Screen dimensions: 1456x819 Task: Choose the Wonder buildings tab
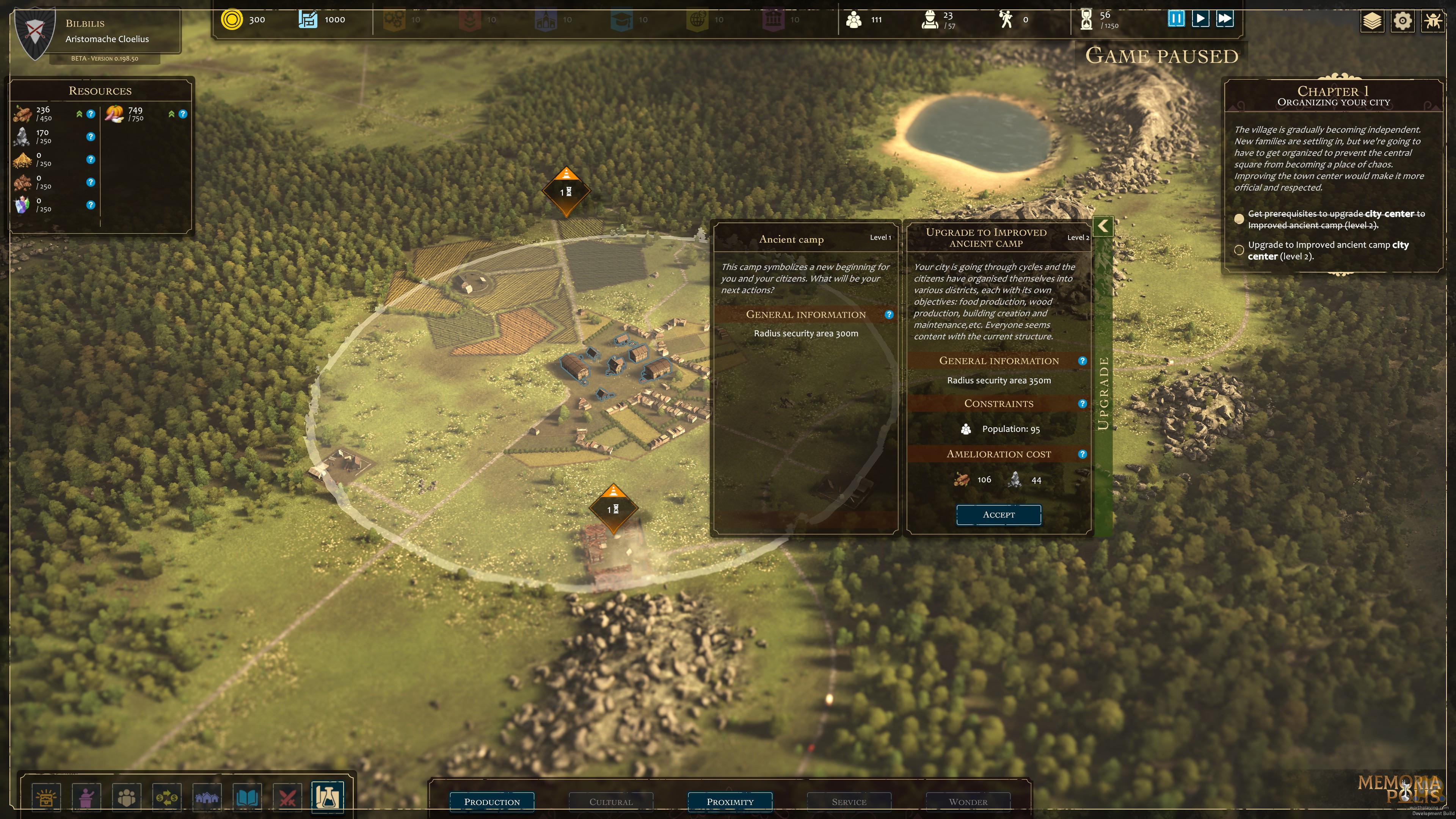(968, 802)
